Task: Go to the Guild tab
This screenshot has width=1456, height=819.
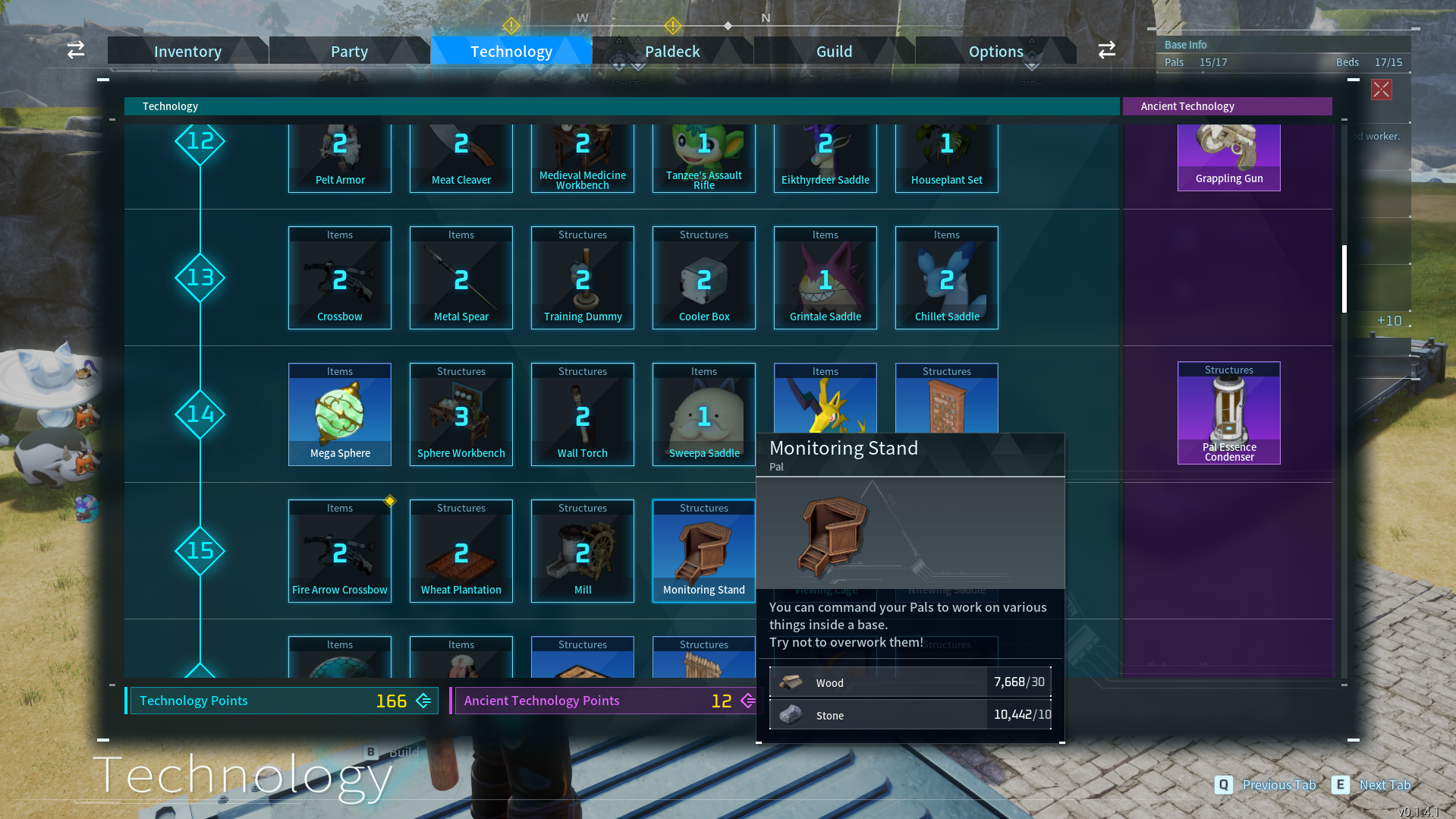Action: click(x=834, y=52)
